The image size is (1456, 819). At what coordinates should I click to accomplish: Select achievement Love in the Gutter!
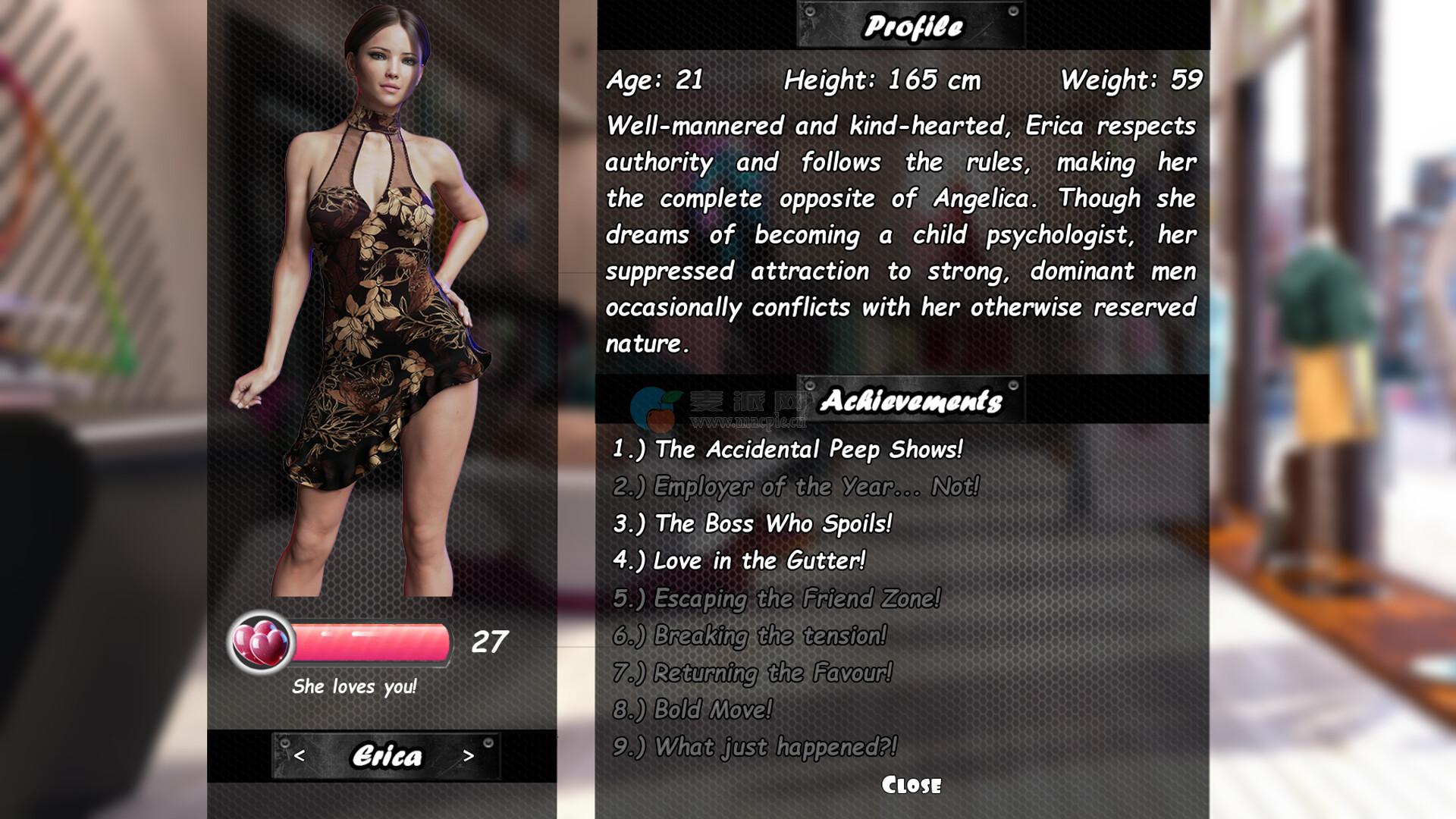739,560
